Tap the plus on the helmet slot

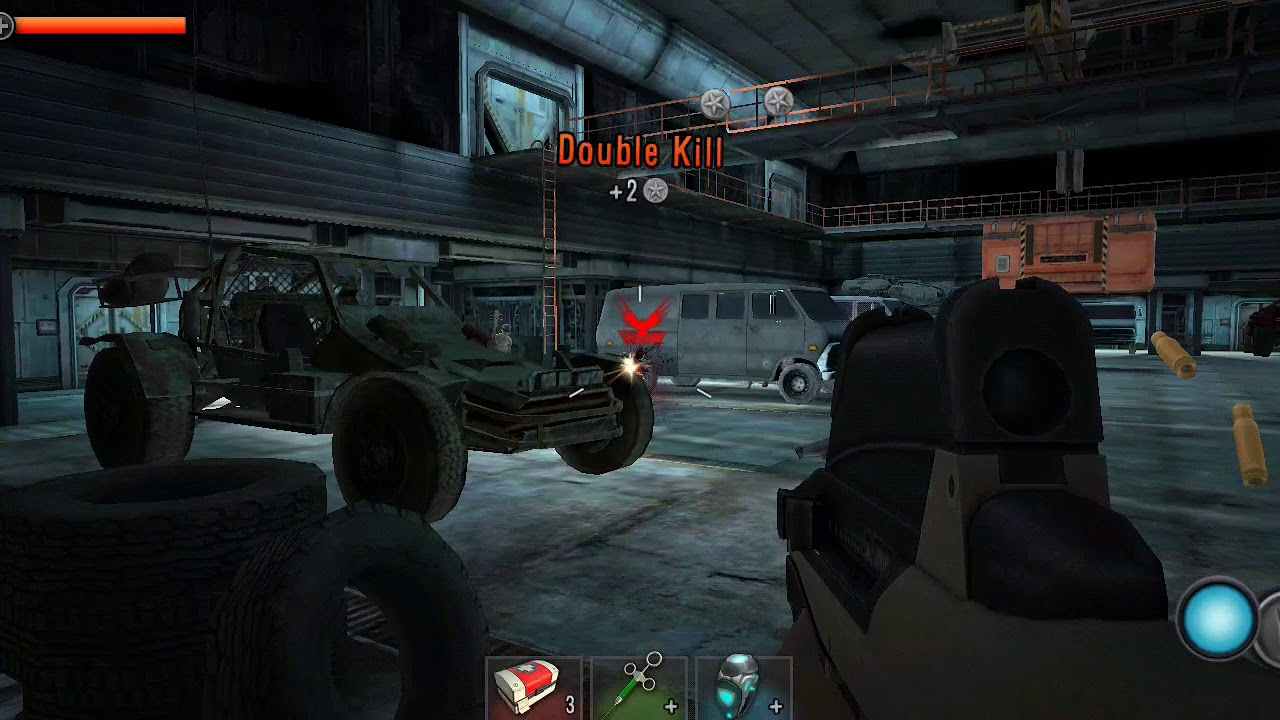tap(775, 704)
